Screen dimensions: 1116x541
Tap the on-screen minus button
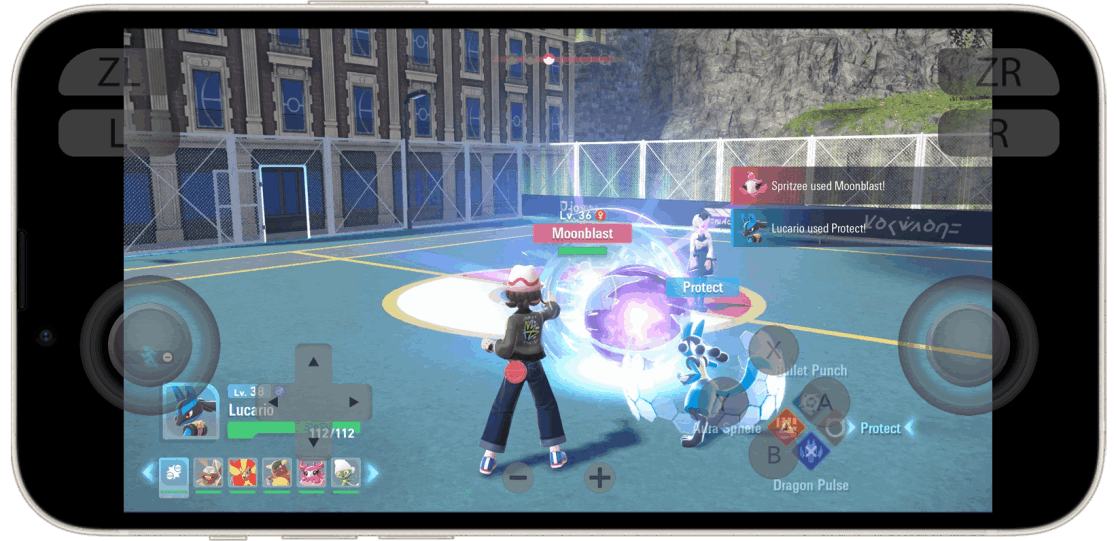518,478
